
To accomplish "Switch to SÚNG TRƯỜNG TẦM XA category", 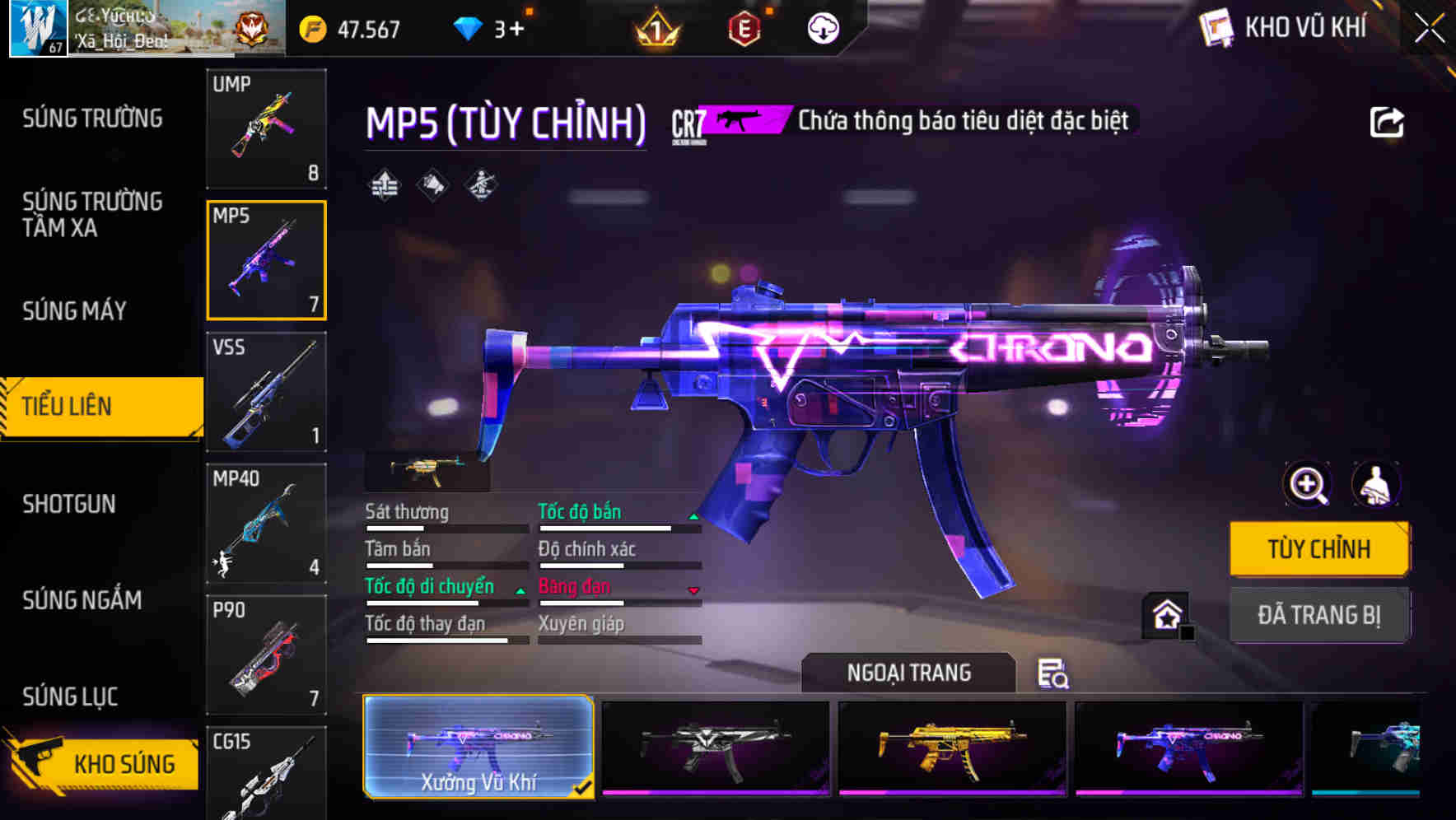I will pyautogui.click(x=92, y=214).
